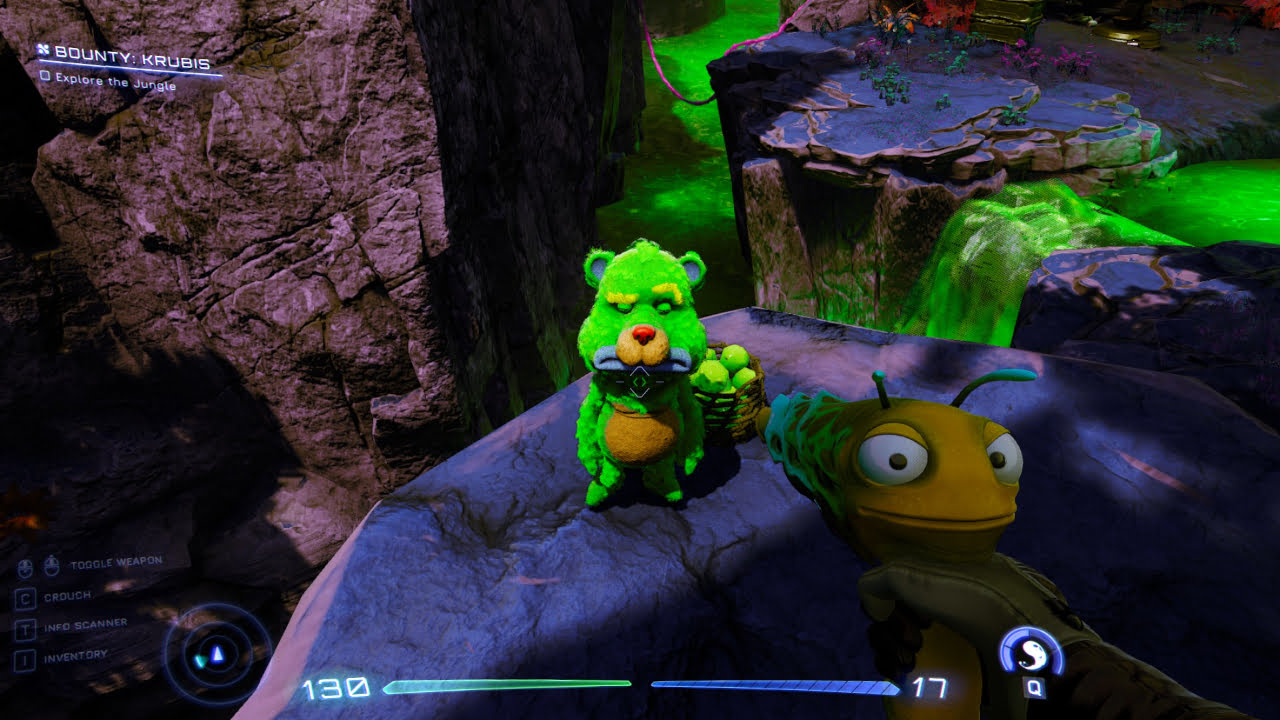
Task: Click the circular radar compass
Action: 218,655
